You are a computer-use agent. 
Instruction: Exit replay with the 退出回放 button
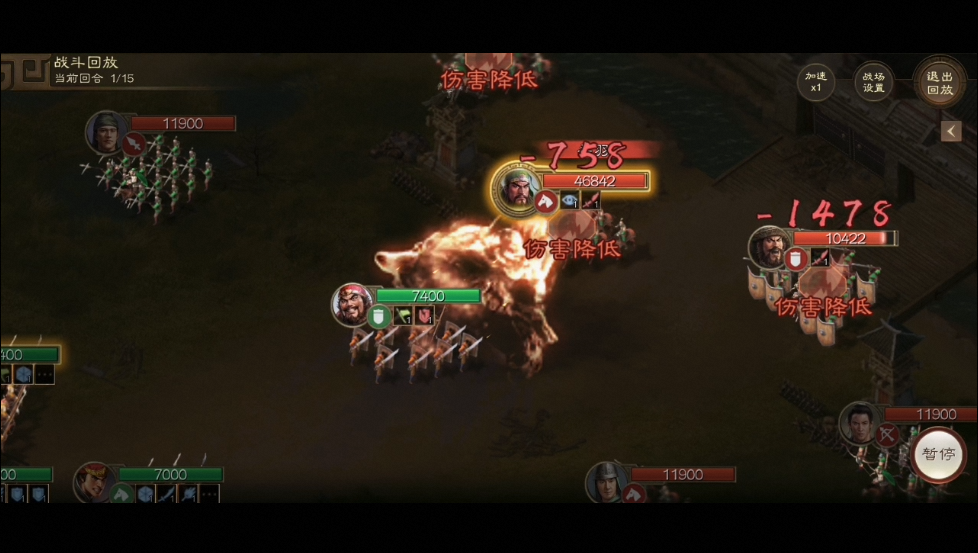pos(939,82)
